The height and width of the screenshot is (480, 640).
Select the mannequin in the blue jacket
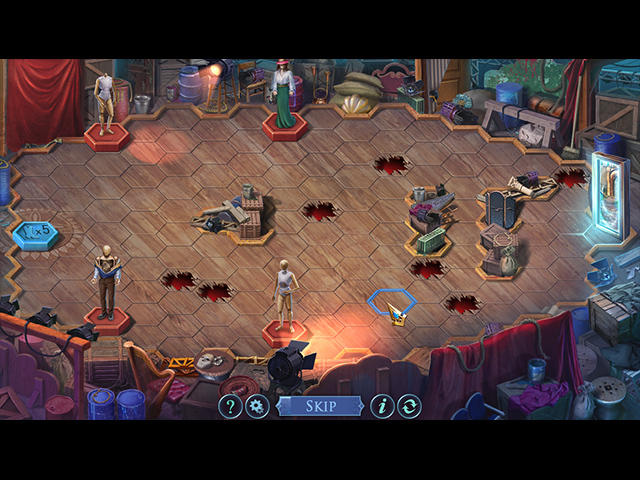point(107,281)
